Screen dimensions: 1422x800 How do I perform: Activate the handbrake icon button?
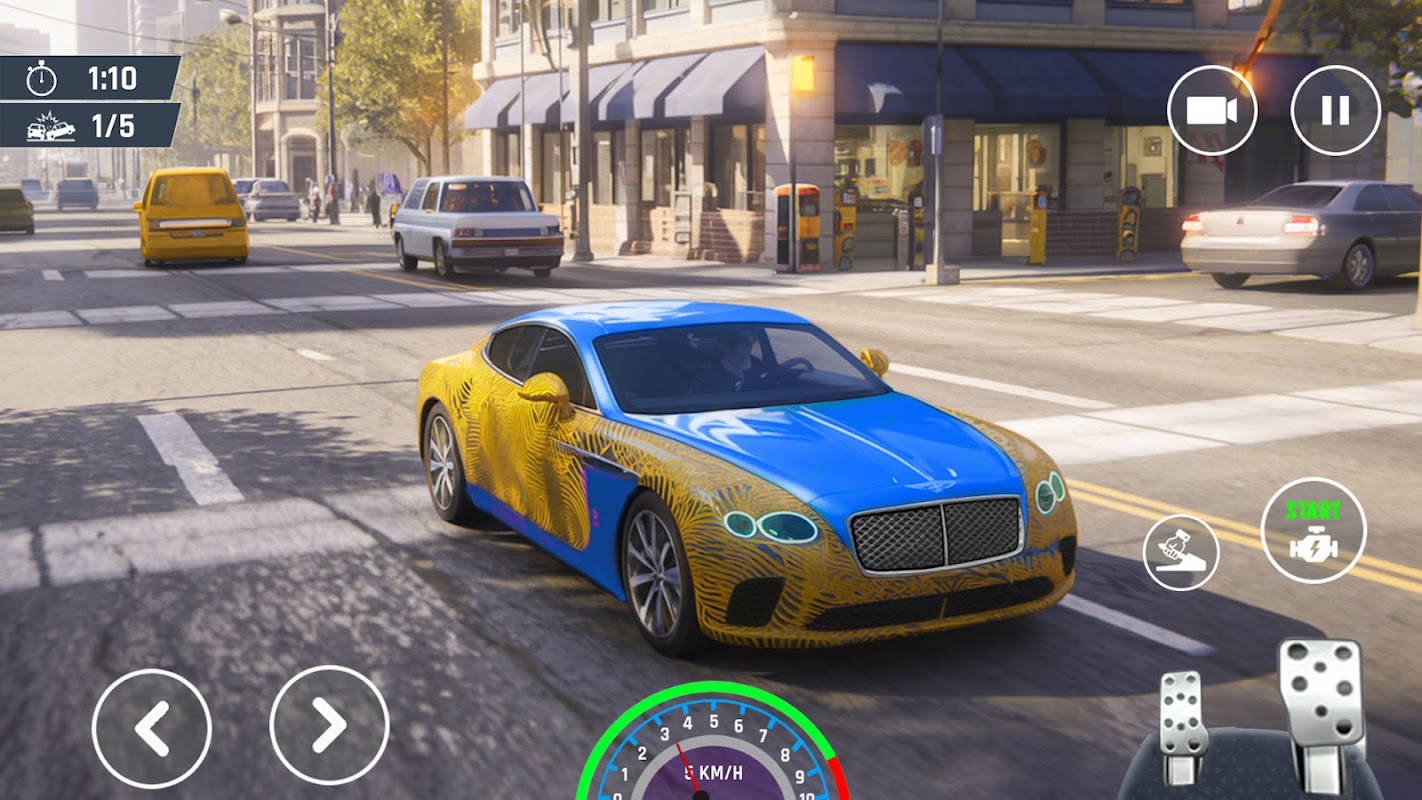coord(1181,552)
